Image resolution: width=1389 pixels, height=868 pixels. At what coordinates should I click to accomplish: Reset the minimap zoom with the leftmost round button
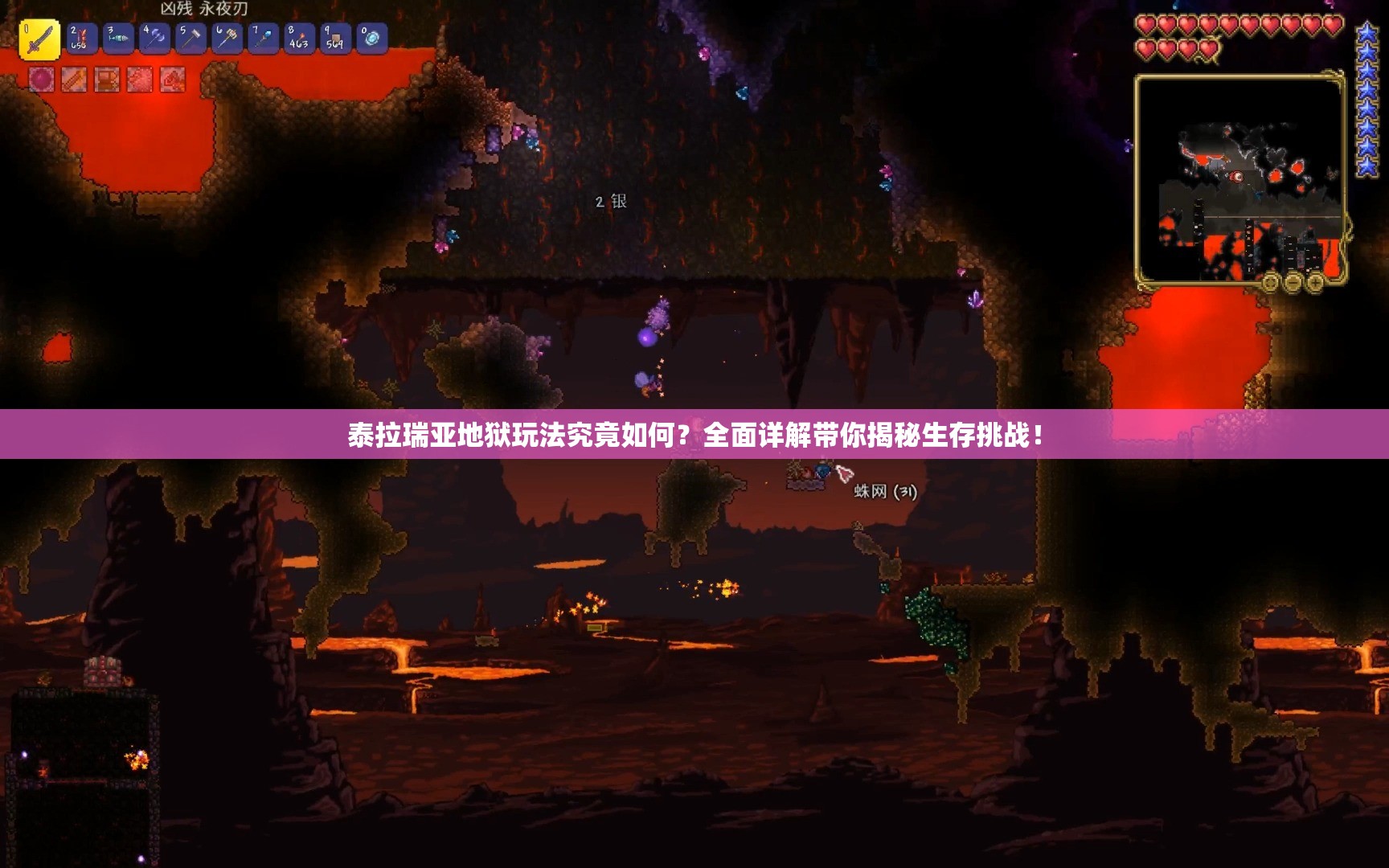click(x=1271, y=283)
